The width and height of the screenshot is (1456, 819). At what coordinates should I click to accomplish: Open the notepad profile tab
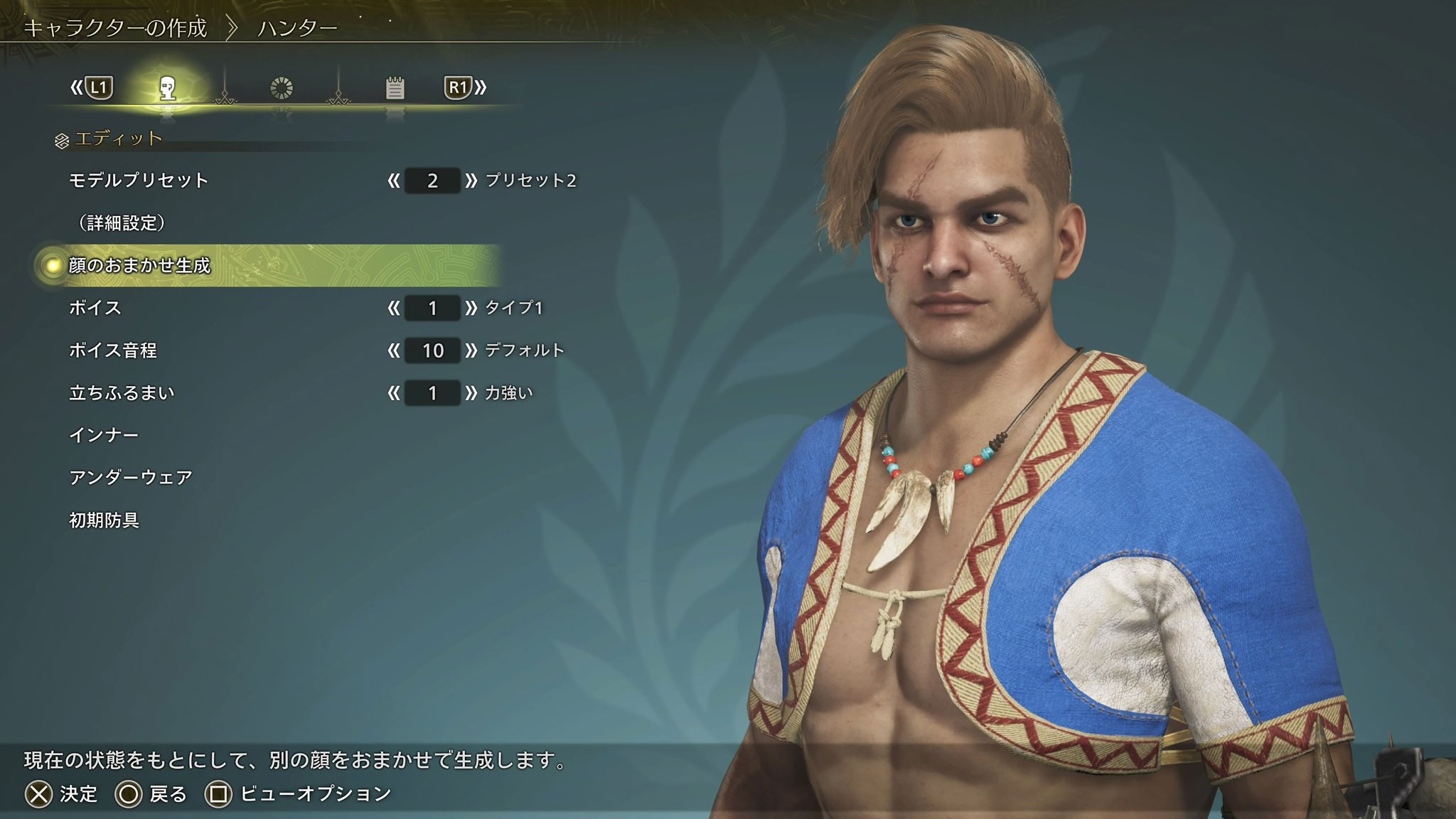tap(395, 87)
